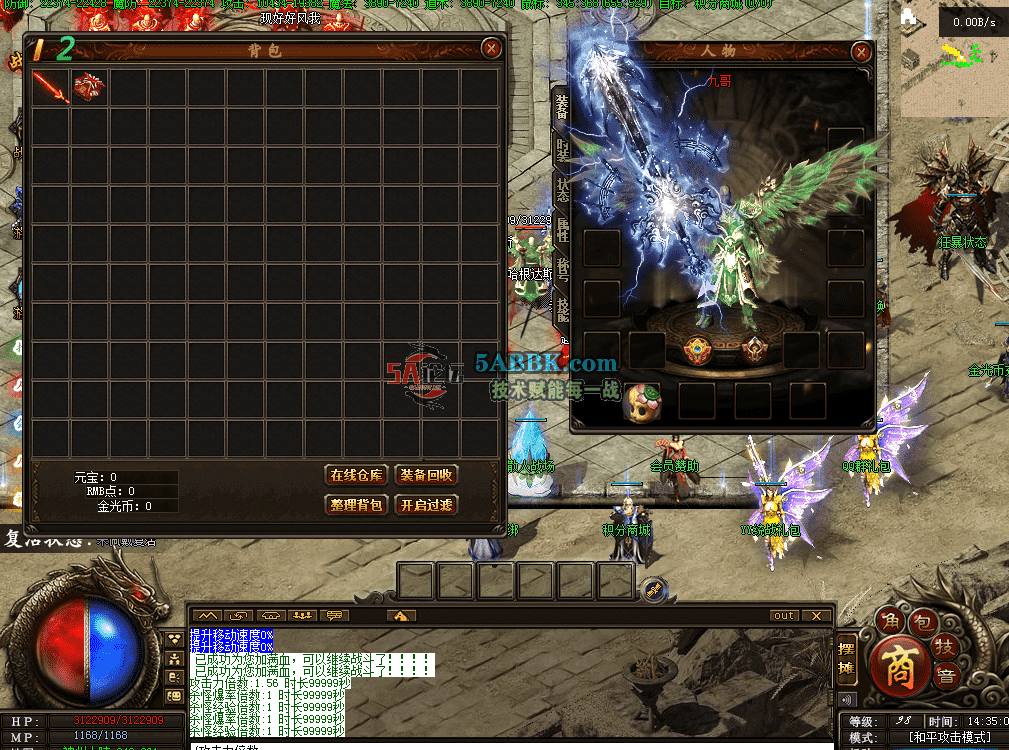The height and width of the screenshot is (750, 1009).
Task: Close the backpack (背包) window
Action: pos(490,48)
